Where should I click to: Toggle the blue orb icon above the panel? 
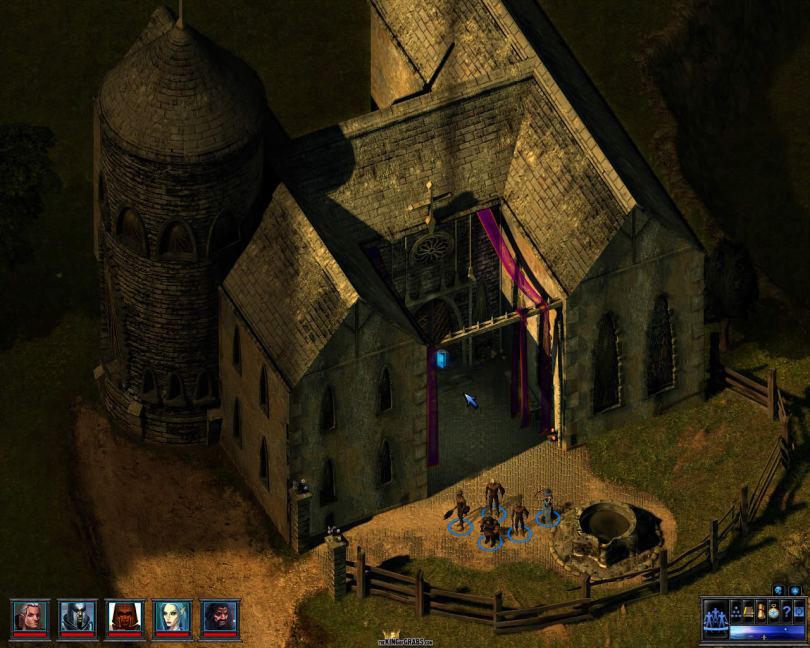[795, 591]
